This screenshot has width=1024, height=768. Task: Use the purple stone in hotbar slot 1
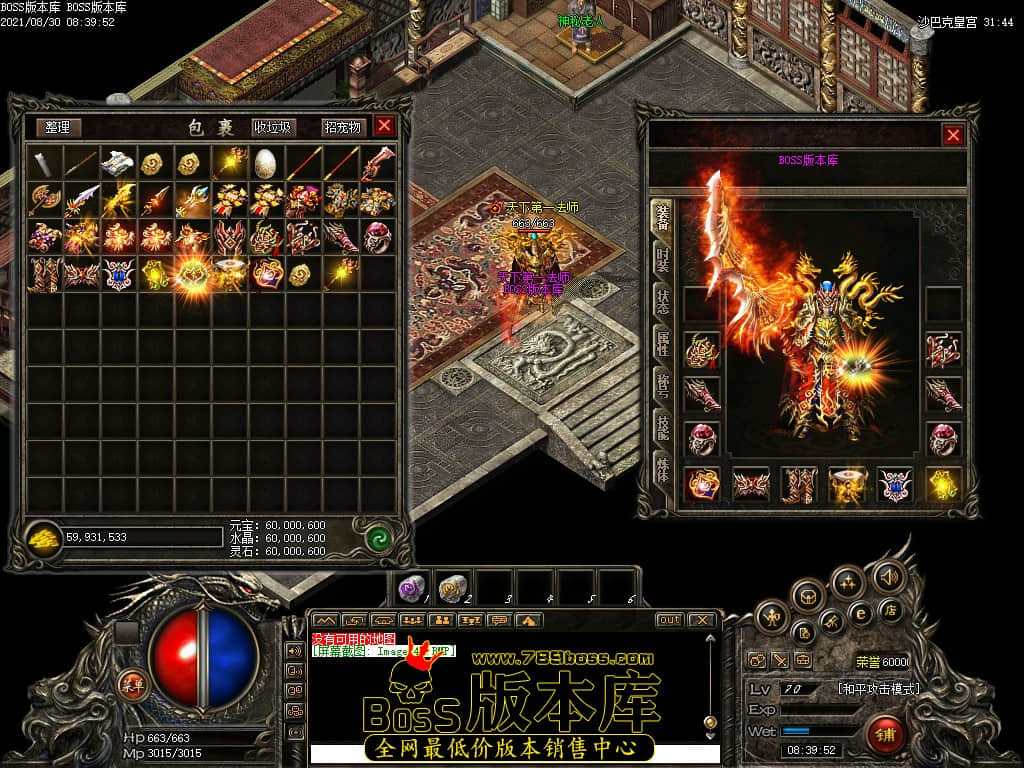[x=411, y=586]
